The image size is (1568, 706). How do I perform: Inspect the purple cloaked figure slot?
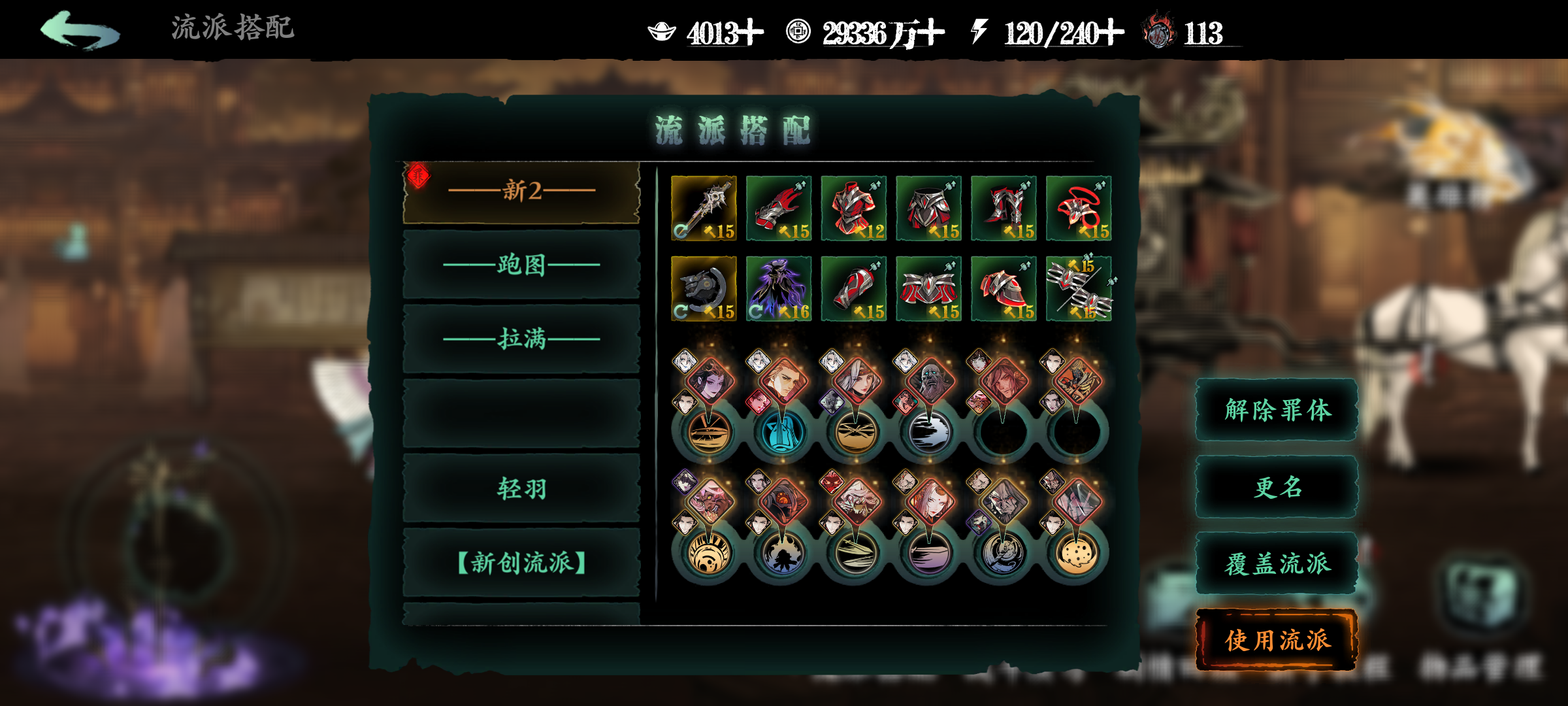click(x=779, y=288)
